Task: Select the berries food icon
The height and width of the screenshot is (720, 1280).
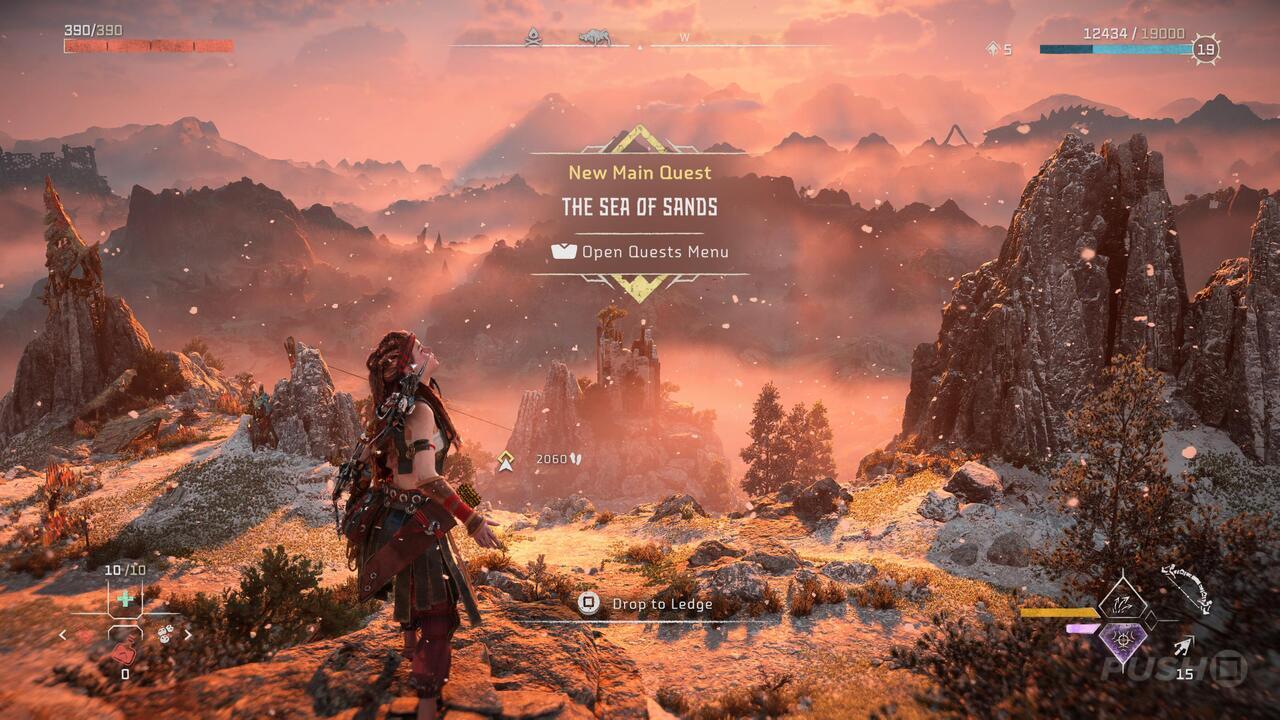Action: click(165, 634)
